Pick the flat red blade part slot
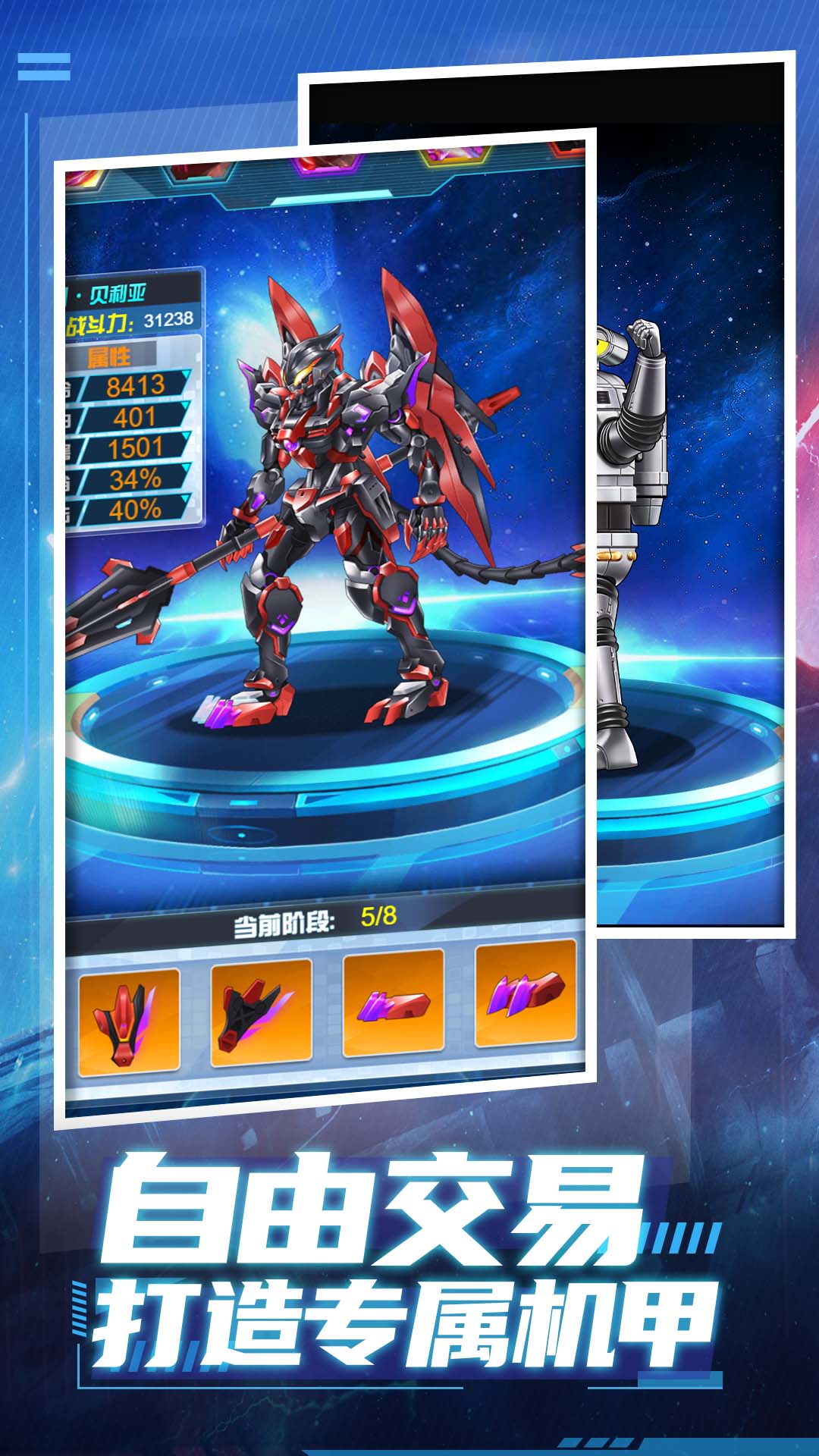 click(x=393, y=1002)
